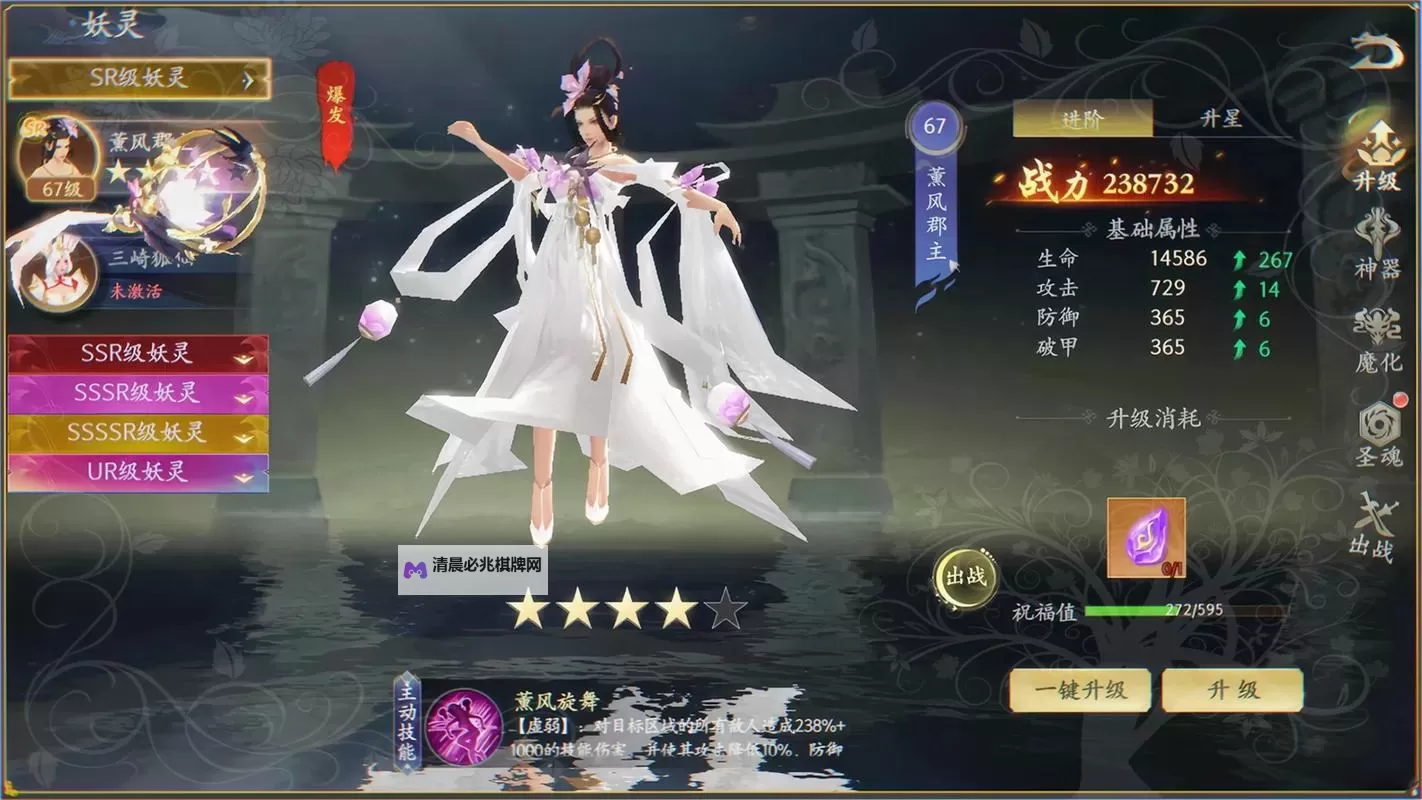Click the back arrow button
Screen dimensions: 1422x800
1377,51
